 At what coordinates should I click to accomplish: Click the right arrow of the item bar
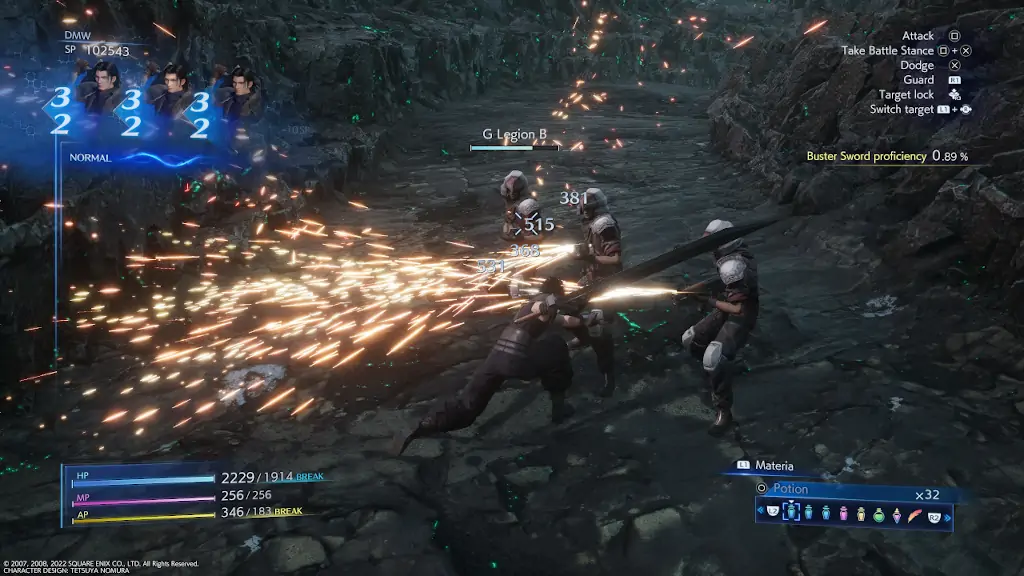(945, 515)
